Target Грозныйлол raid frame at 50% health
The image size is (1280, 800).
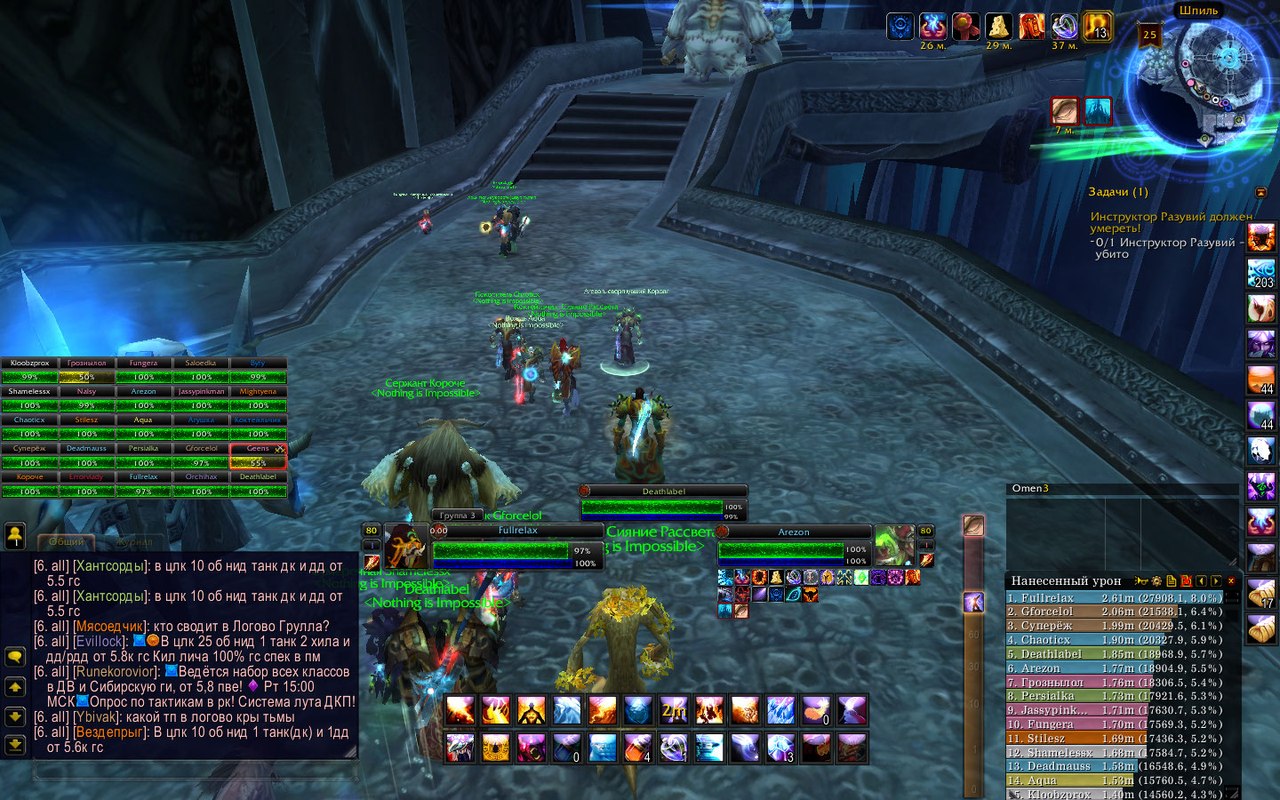pyautogui.click(x=86, y=370)
